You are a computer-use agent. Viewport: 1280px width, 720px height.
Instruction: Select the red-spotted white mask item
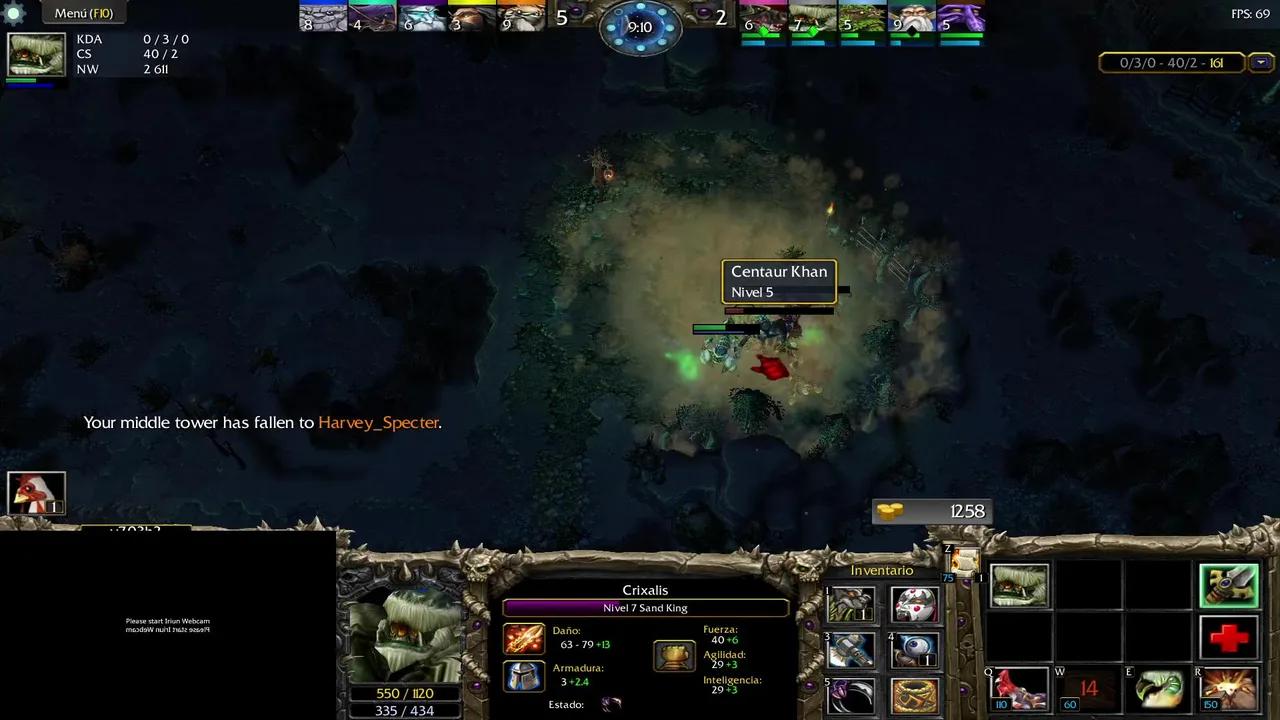pyautogui.click(x=915, y=605)
